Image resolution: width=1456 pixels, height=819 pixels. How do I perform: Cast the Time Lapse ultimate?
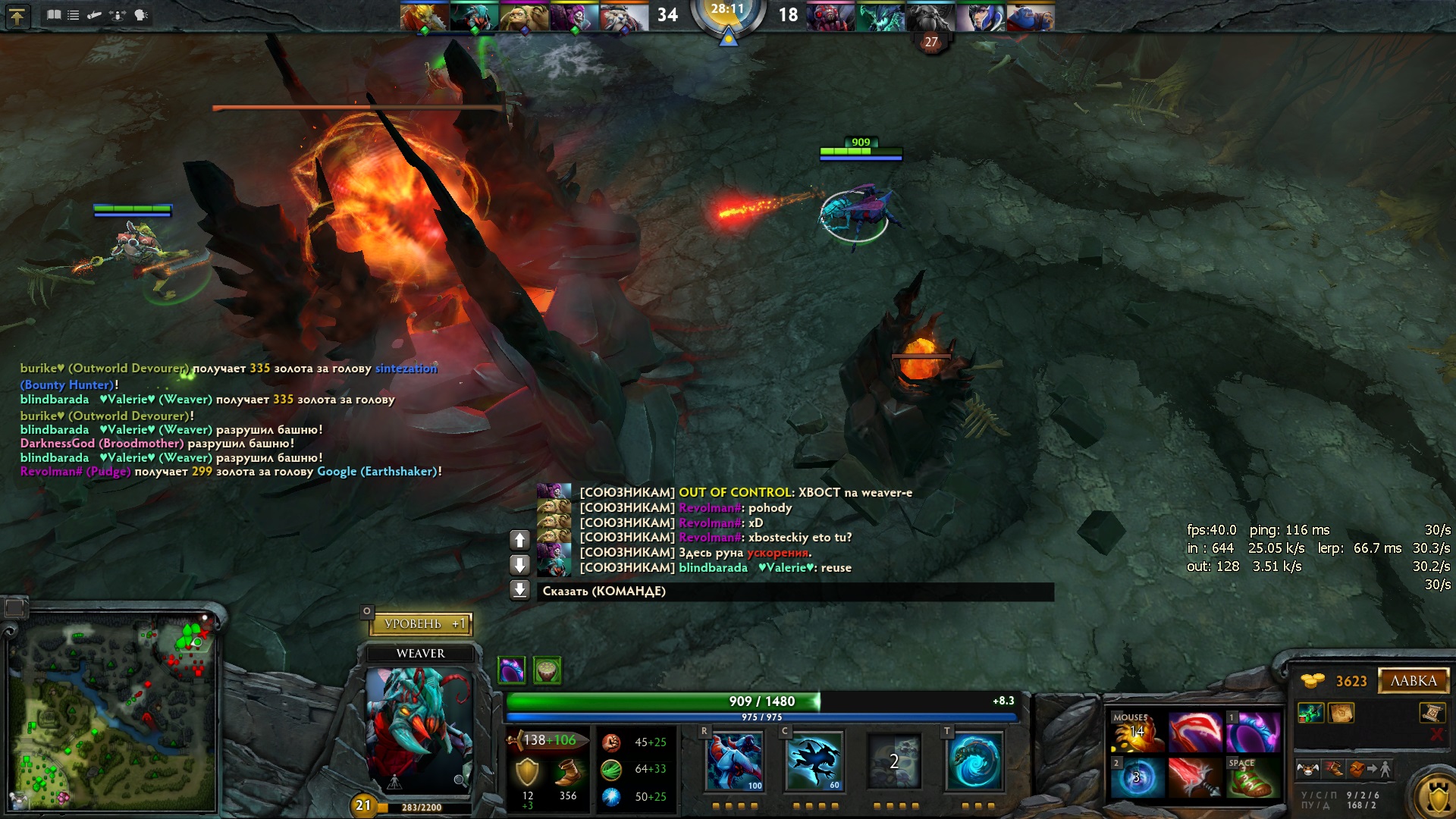(x=975, y=761)
